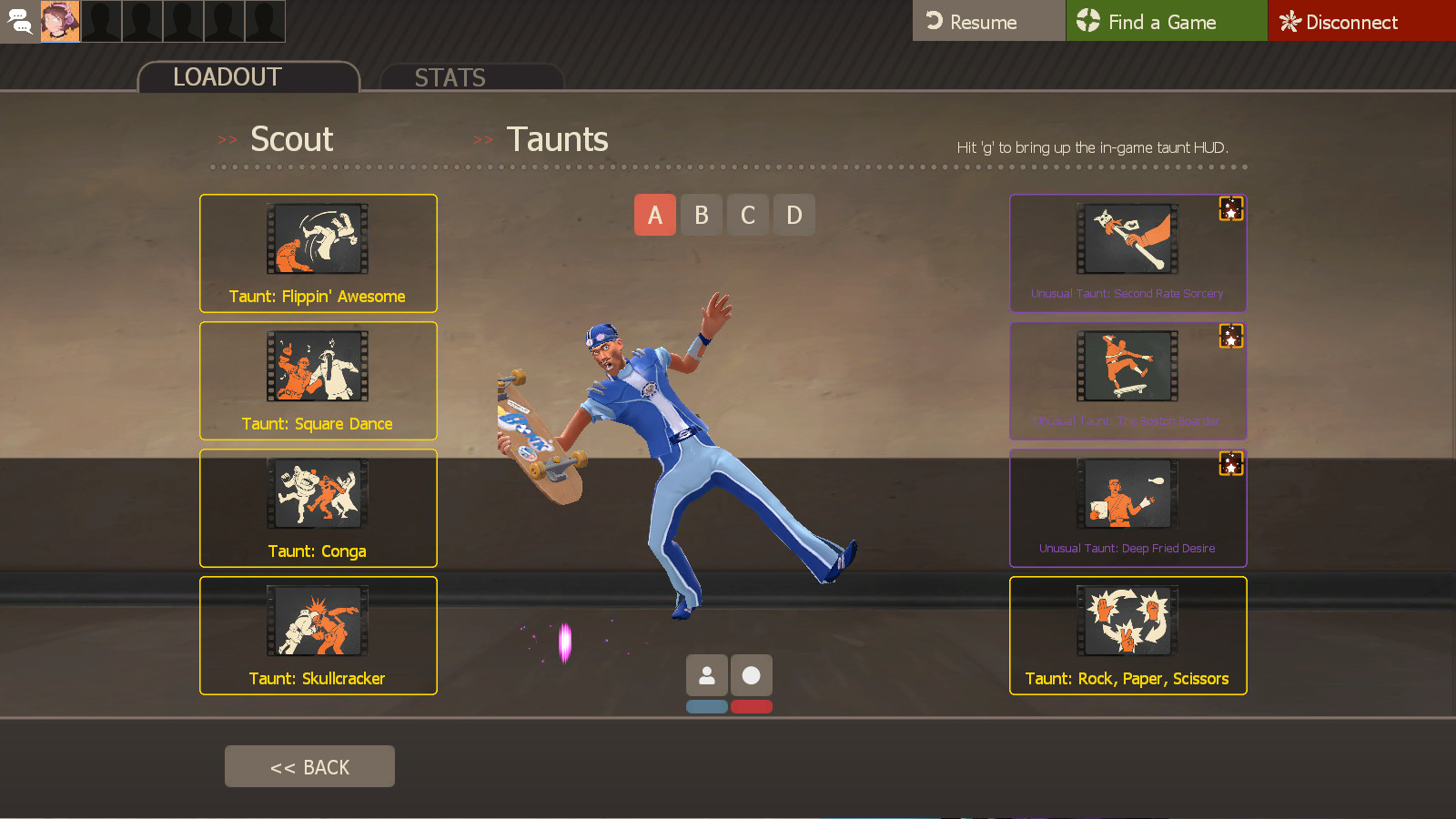Switch to the STATS tab
Screen dimensions: 1456x819
coord(450,77)
